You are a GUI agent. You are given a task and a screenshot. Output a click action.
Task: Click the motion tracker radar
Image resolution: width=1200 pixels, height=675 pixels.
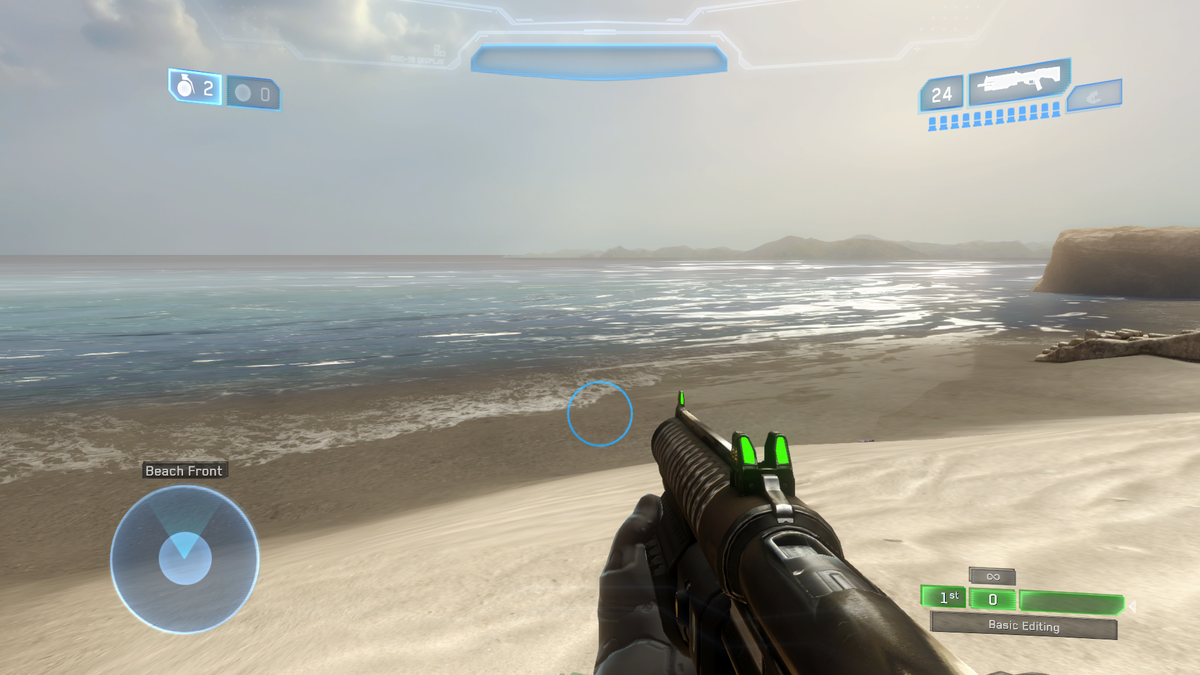184,559
